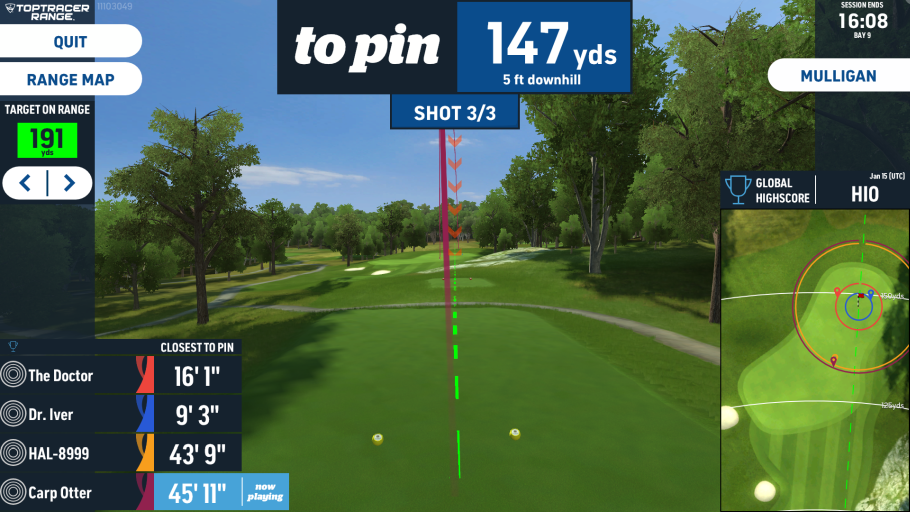The image size is (910, 512).
Task: Select The Doctor player row
Action: [120, 376]
